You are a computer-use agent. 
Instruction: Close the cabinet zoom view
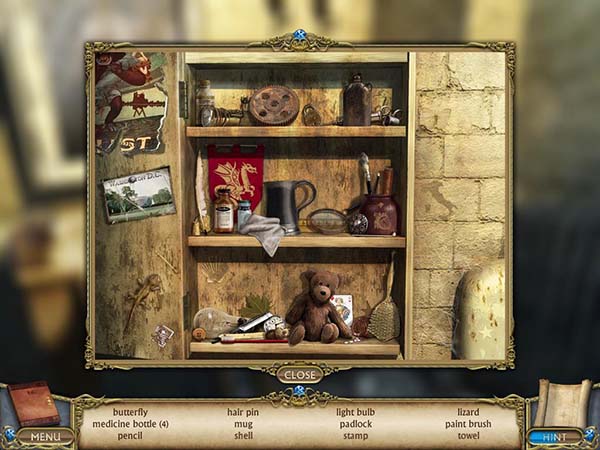pyautogui.click(x=299, y=375)
